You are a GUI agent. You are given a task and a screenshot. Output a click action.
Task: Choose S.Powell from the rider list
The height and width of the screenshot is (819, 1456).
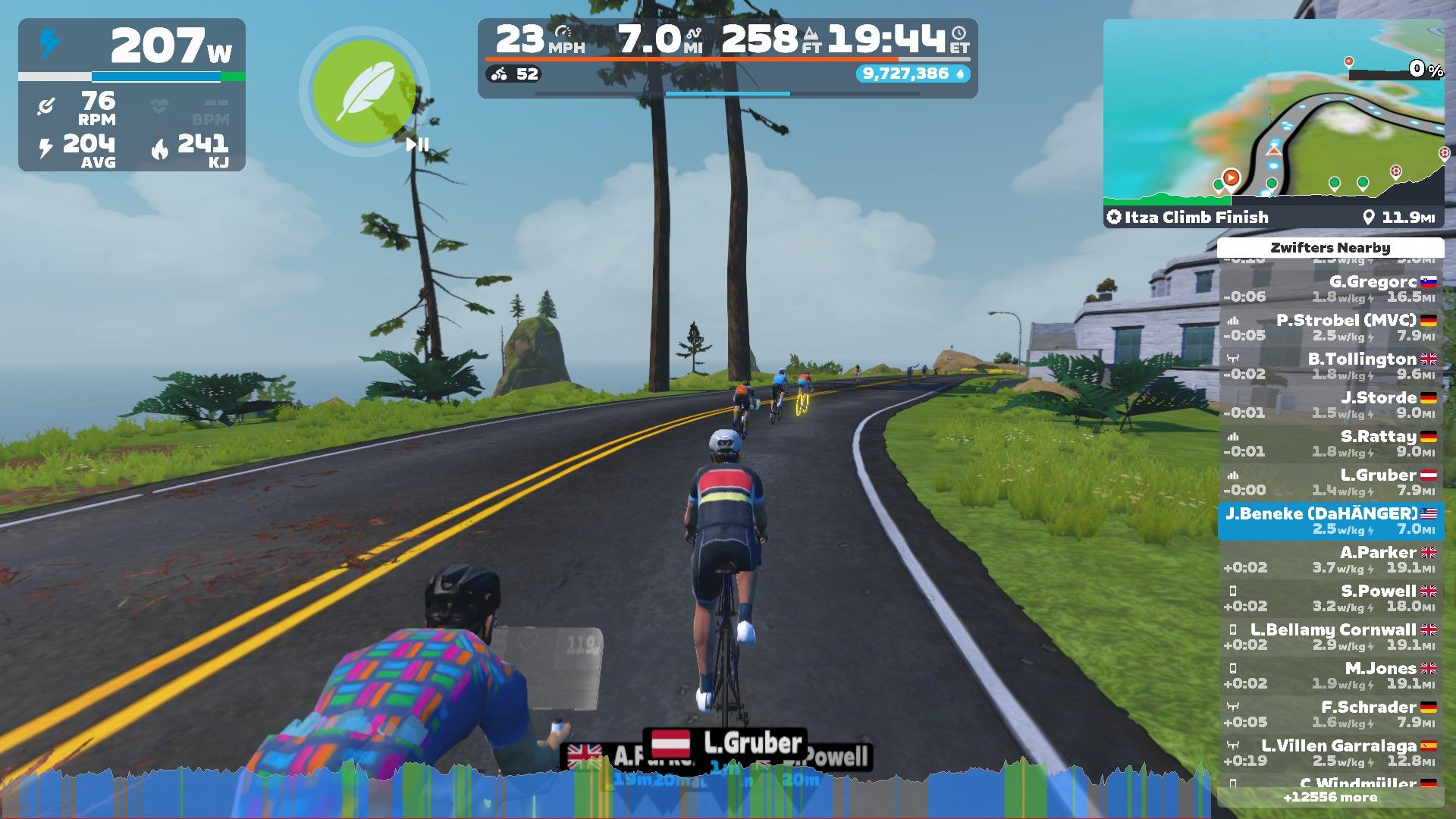pyautogui.click(x=1330, y=598)
